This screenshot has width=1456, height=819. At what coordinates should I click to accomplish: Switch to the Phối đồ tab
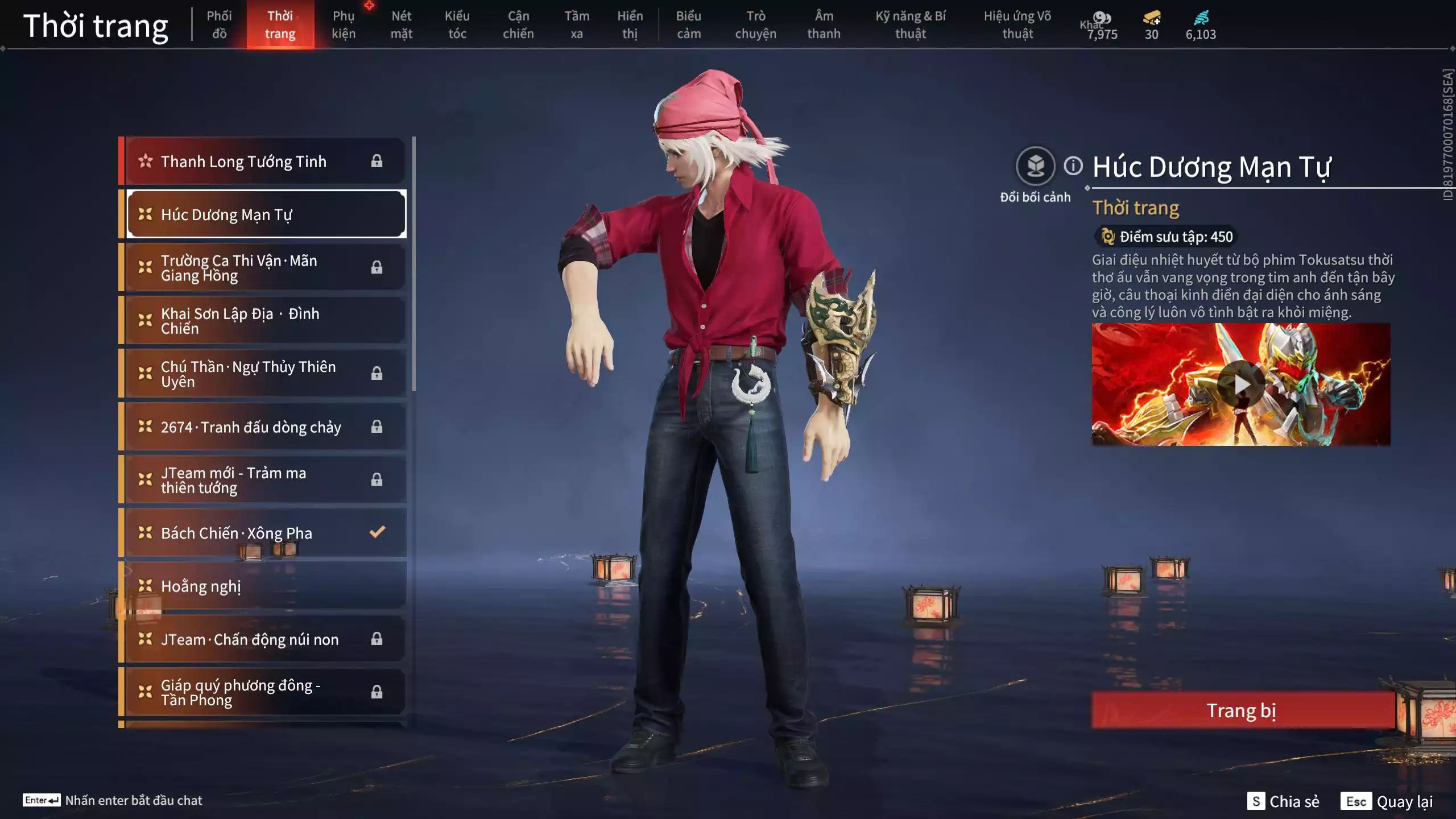pos(219,24)
